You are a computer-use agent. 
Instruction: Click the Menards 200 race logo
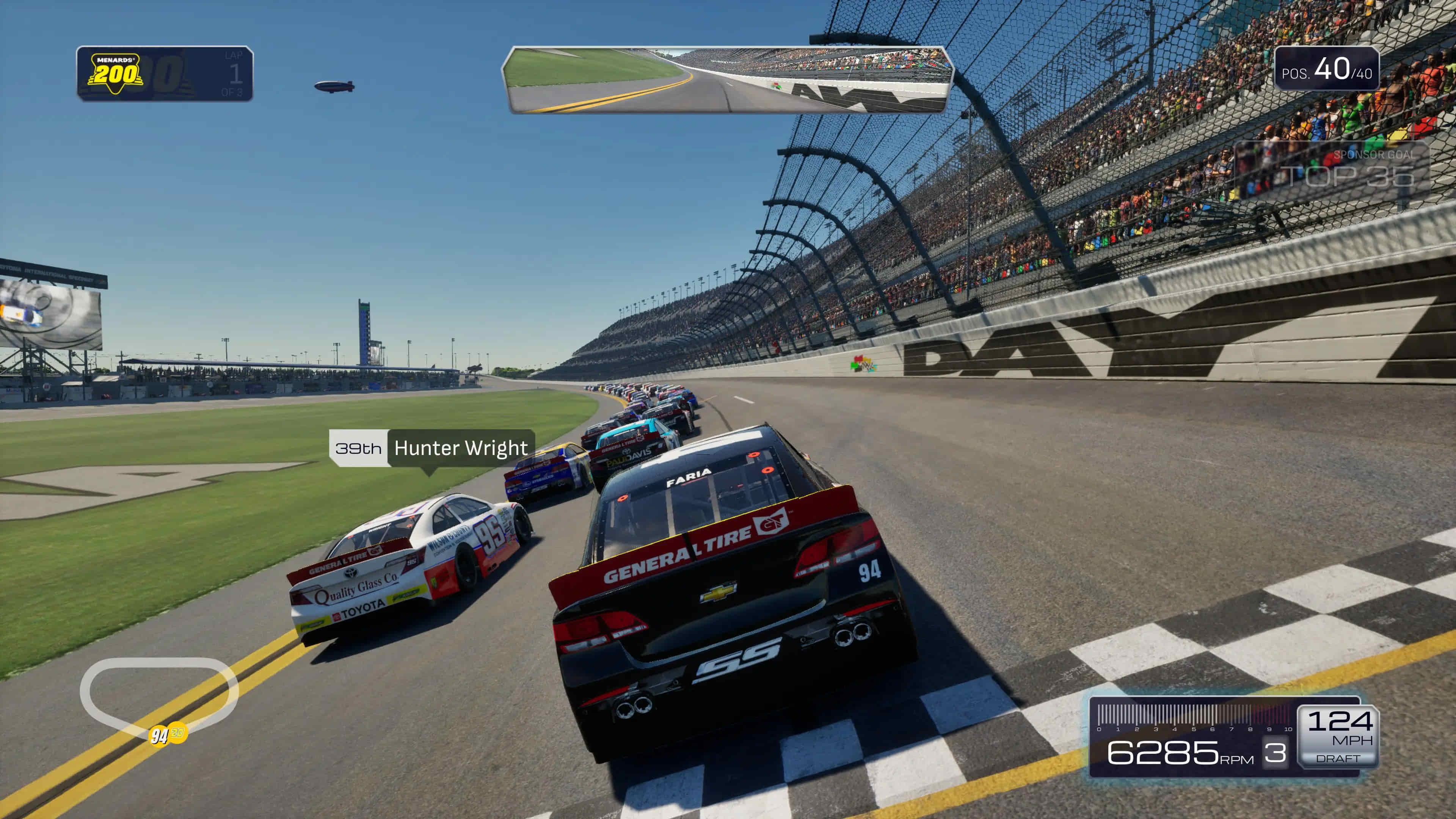click(x=115, y=72)
